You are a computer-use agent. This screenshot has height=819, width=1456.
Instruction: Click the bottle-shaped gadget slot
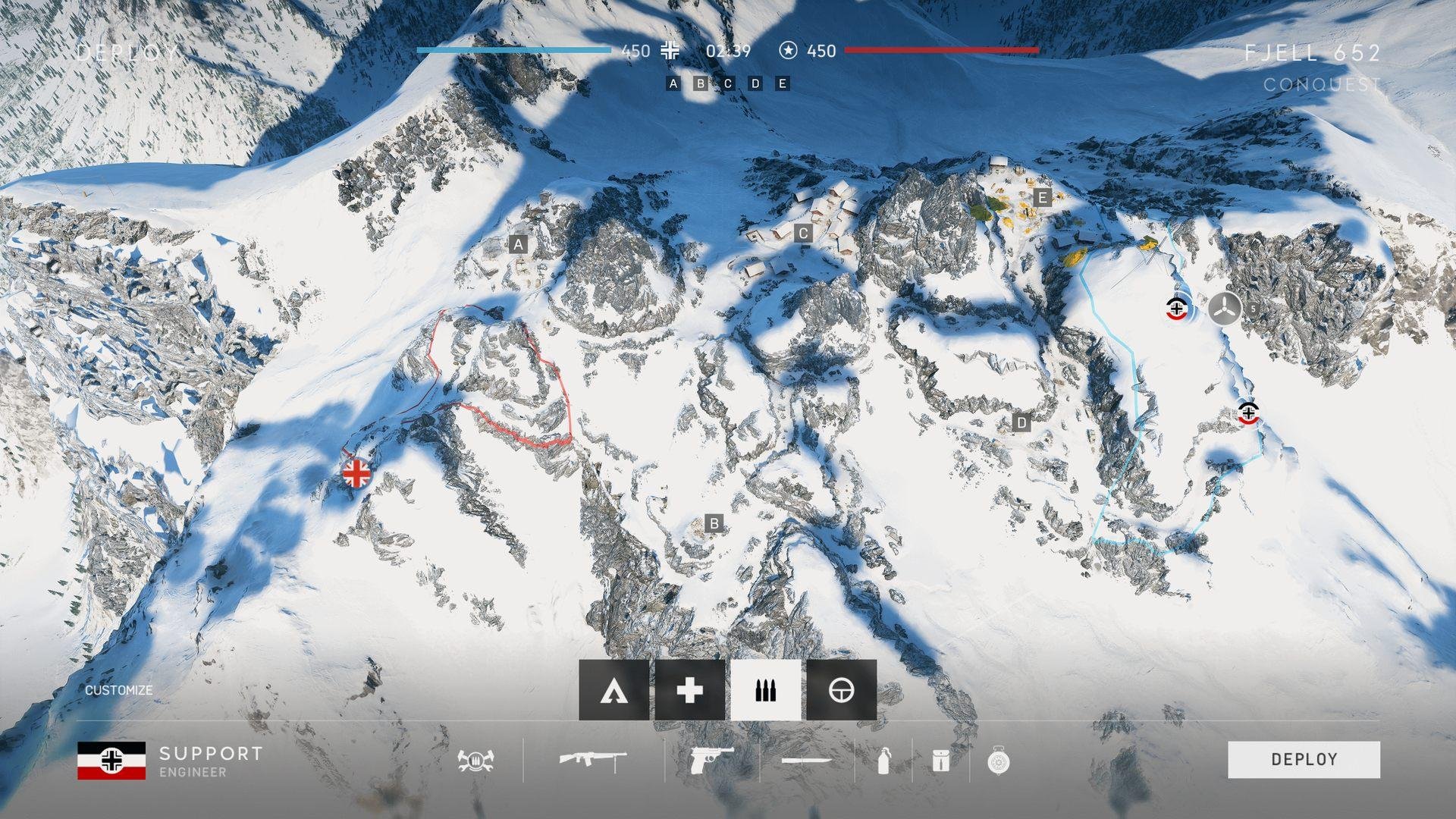(x=883, y=760)
